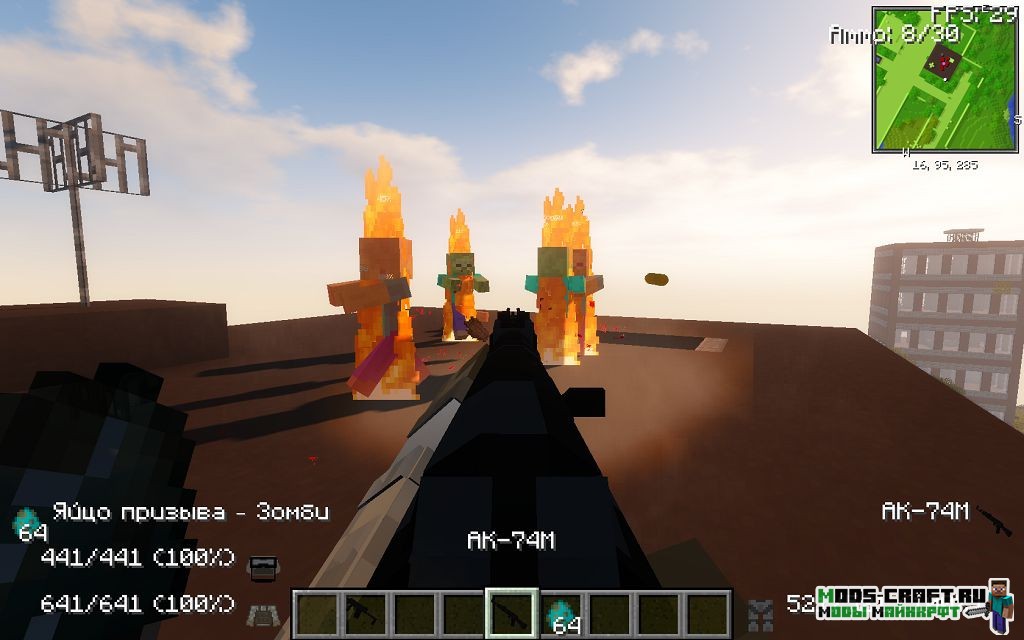Click the helmet durability icon
This screenshot has height=640, width=1024.
[262, 567]
